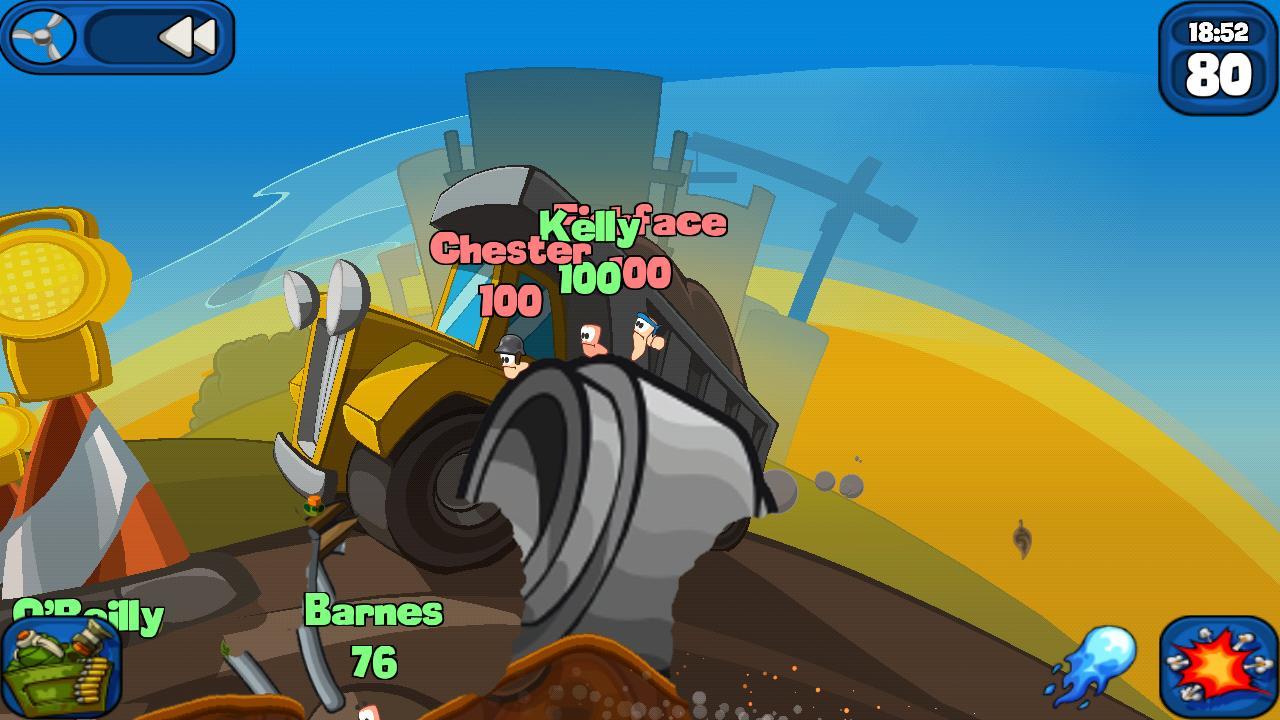Click Kelly's green 100 health value
The height and width of the screenshot is (720, 1280).
pyautogui.click(x=588, y=278)
